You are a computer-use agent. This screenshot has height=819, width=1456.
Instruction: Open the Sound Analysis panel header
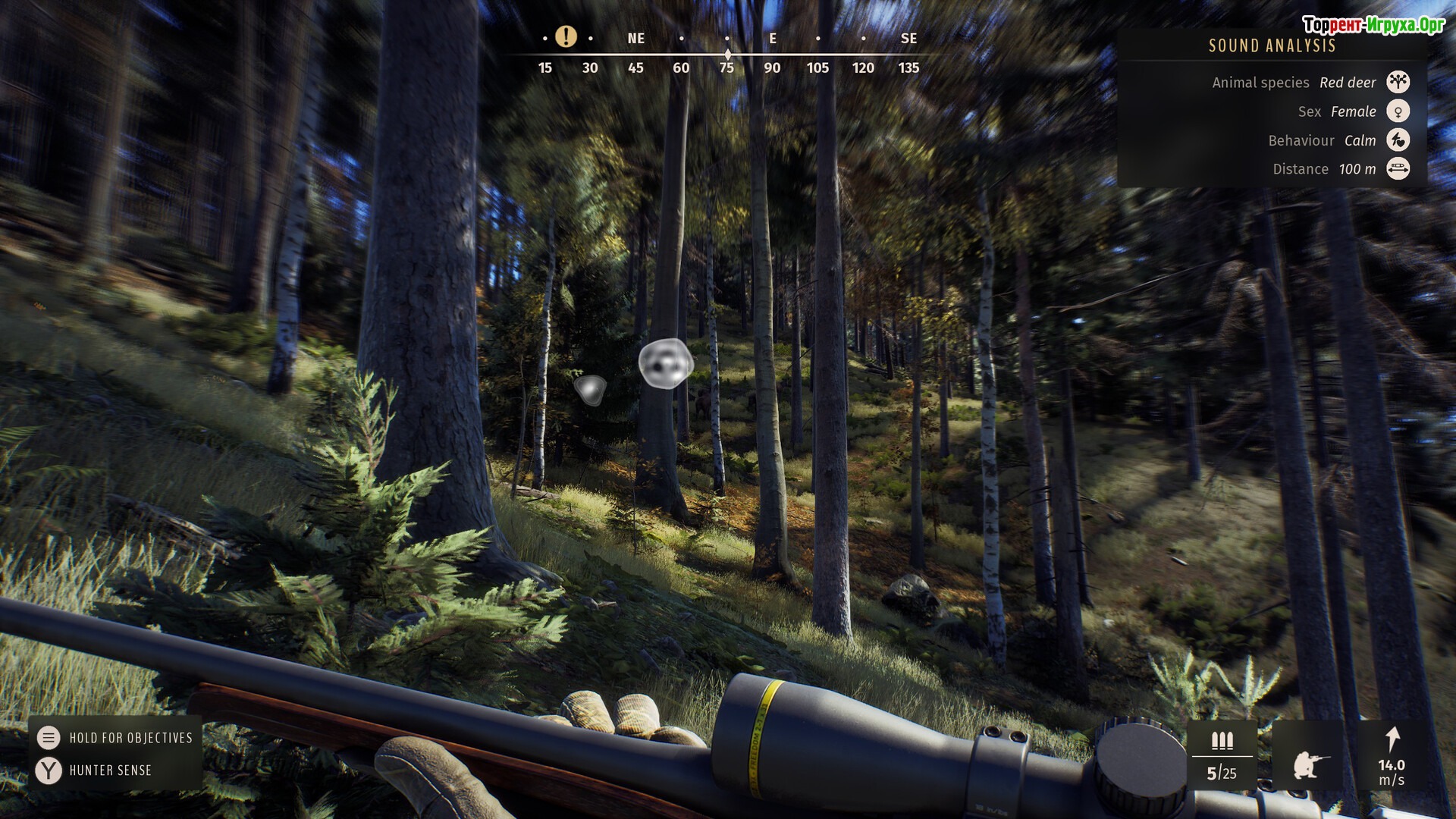(x=1272, y=46)
